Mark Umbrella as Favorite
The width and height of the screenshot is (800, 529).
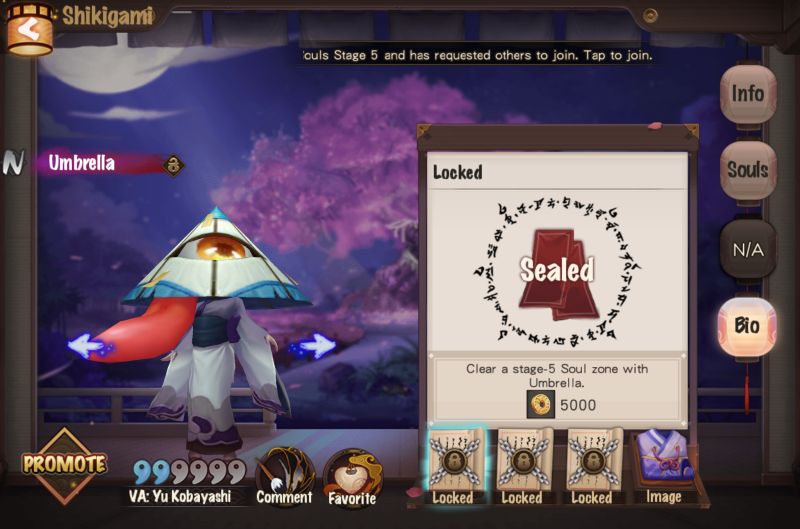350,477
